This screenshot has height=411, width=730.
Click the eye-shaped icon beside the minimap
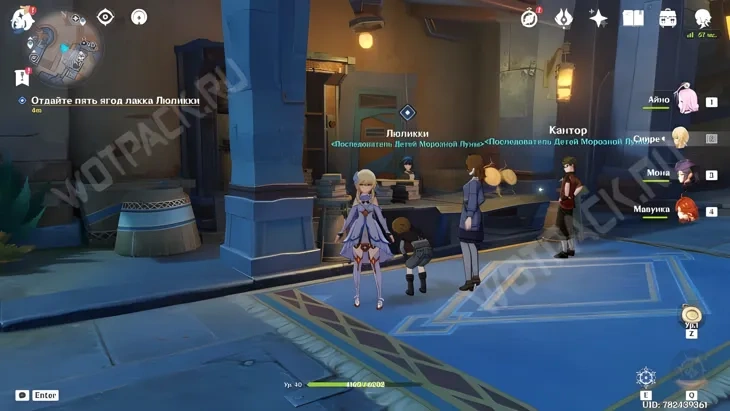pos(106,17)
